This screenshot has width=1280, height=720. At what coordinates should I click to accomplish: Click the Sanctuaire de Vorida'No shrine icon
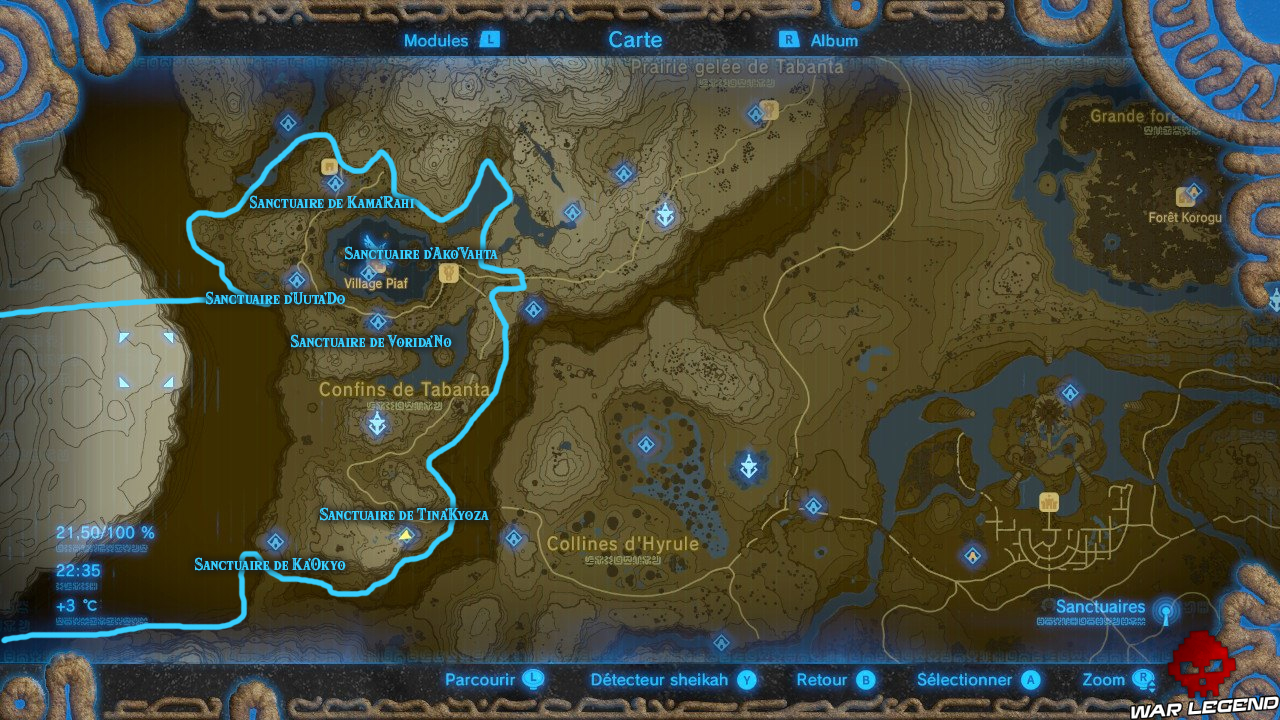point(377,319)
